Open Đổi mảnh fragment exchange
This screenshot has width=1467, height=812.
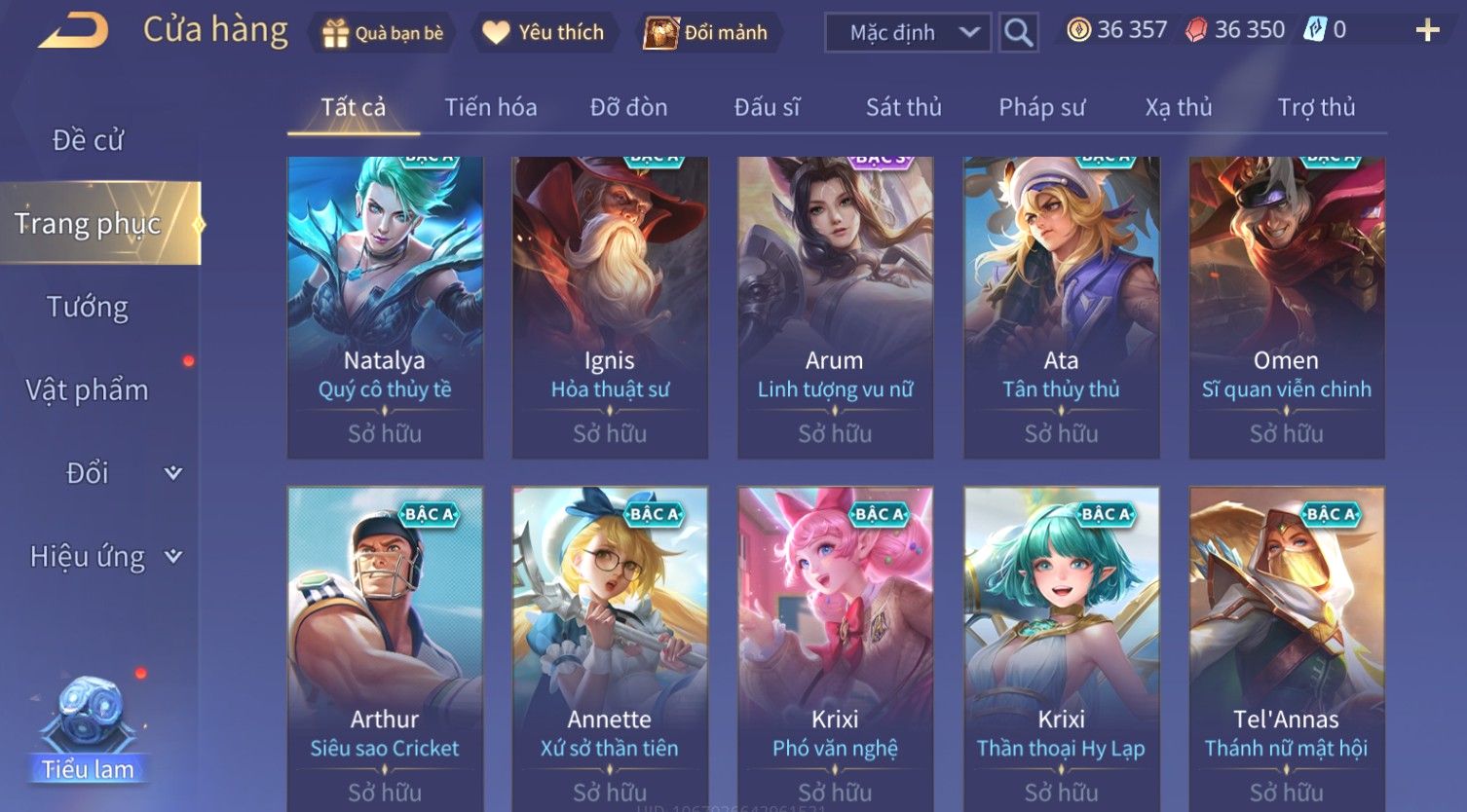tap(706, 33)
